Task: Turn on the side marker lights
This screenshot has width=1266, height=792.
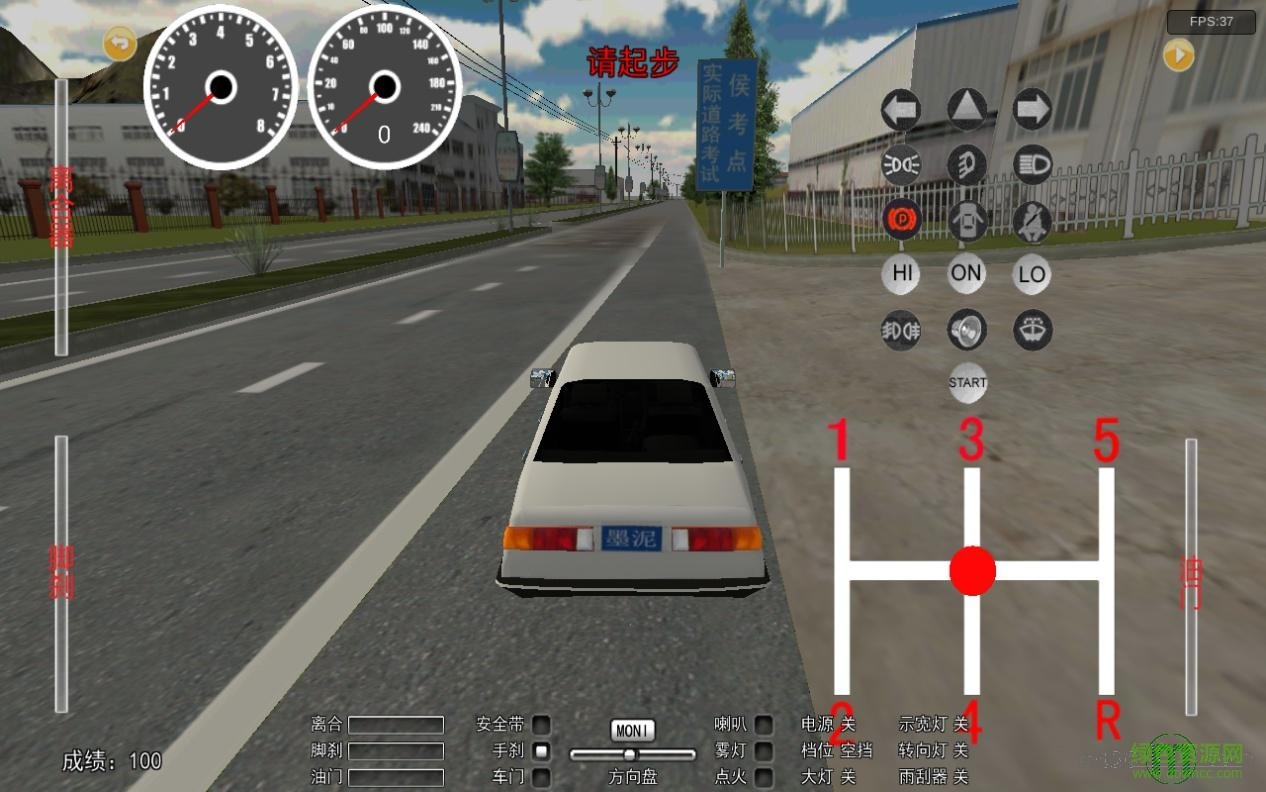Action: [901, 164]
